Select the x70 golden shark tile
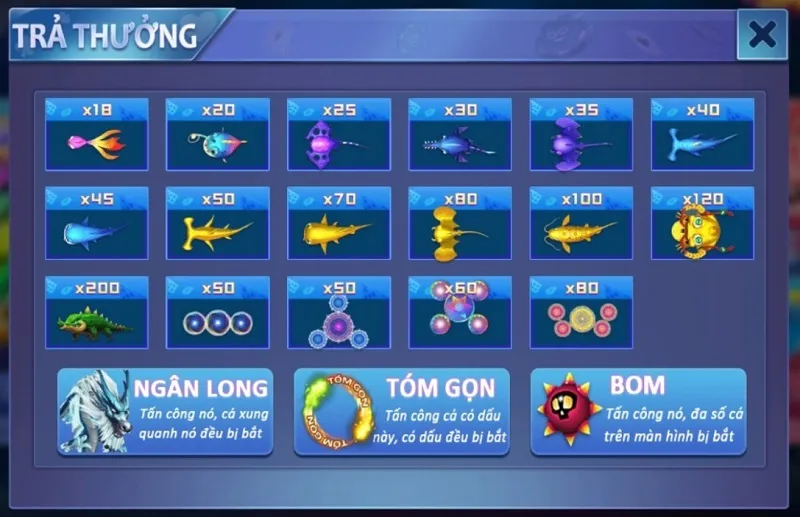The width and height of the screenshot is (800, 517). tap(339, 223)
